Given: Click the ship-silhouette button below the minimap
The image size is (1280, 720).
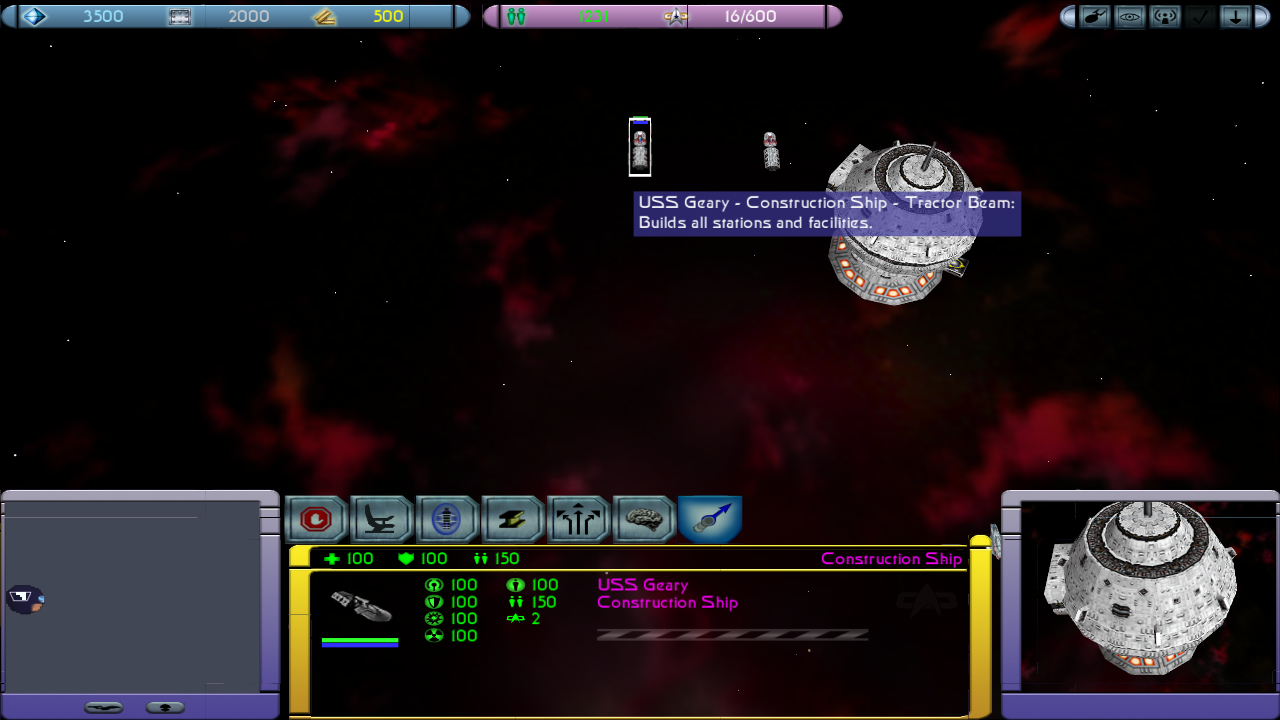Looking at the screenshot, I should [x=104, y=708].
